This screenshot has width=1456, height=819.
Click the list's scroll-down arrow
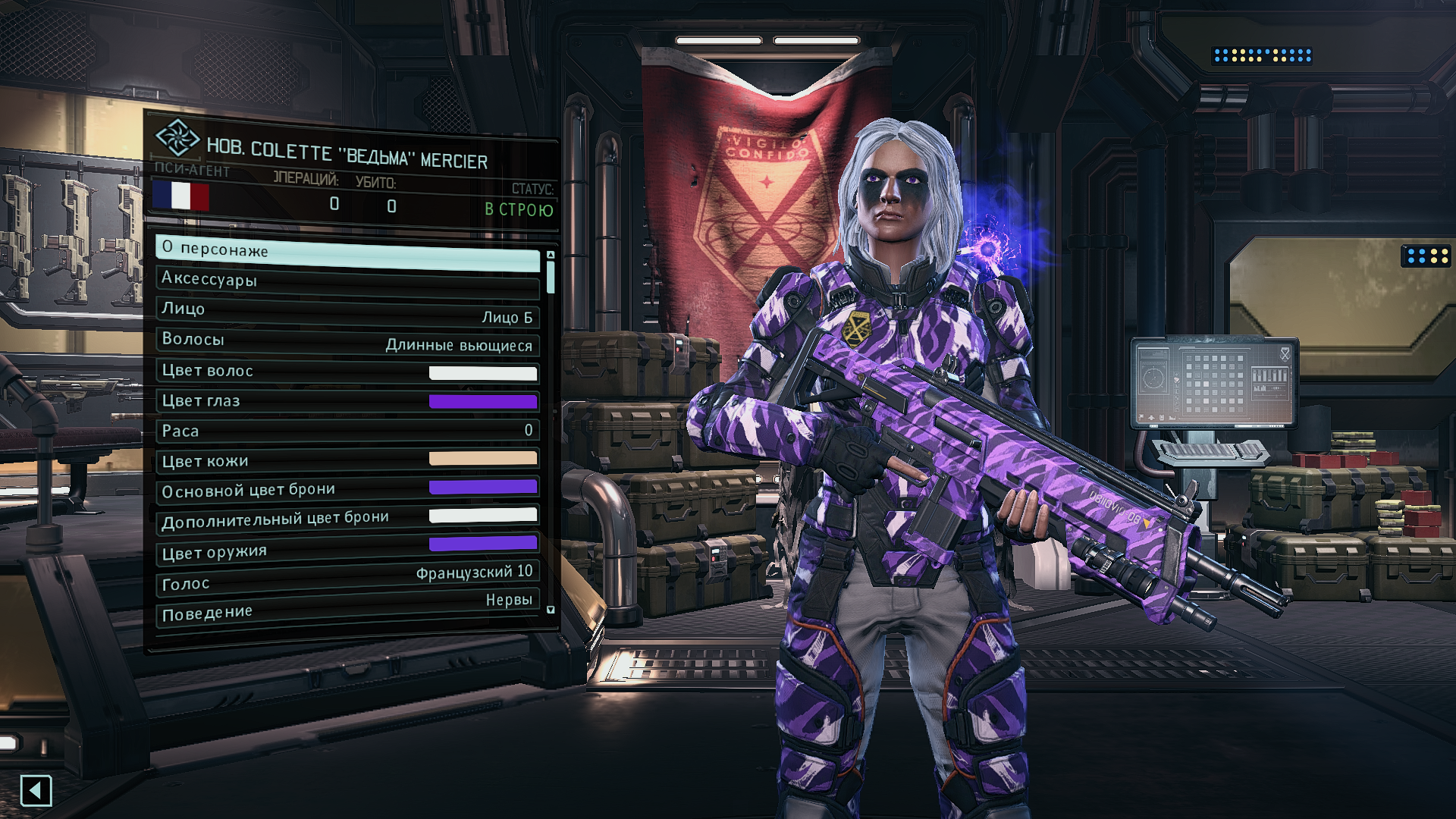click(x=551, y=610)
